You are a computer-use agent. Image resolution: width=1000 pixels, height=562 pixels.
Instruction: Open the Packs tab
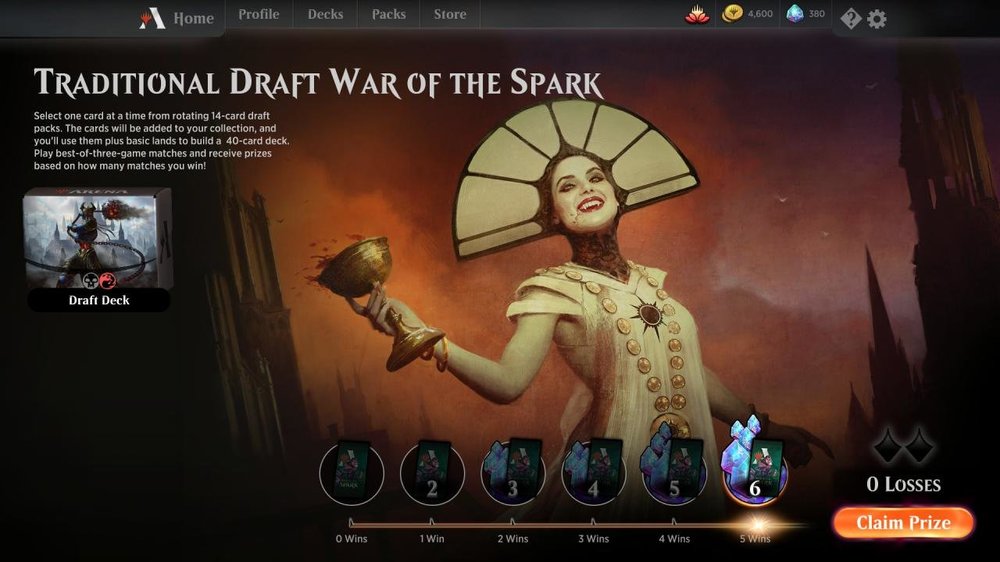pyautogui.click(x=388, y=15)
